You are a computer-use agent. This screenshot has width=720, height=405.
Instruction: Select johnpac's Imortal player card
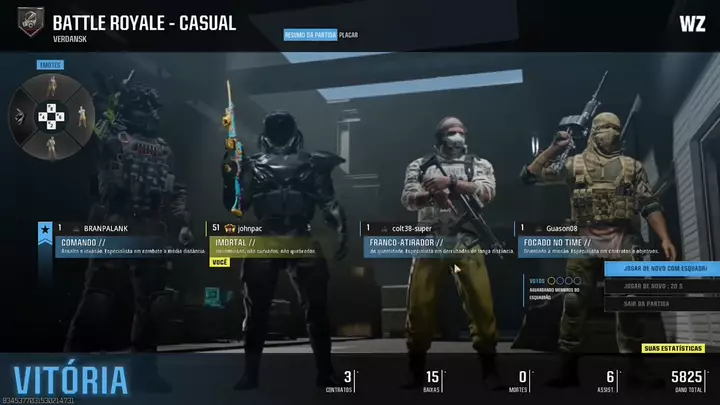click(282, 241)
